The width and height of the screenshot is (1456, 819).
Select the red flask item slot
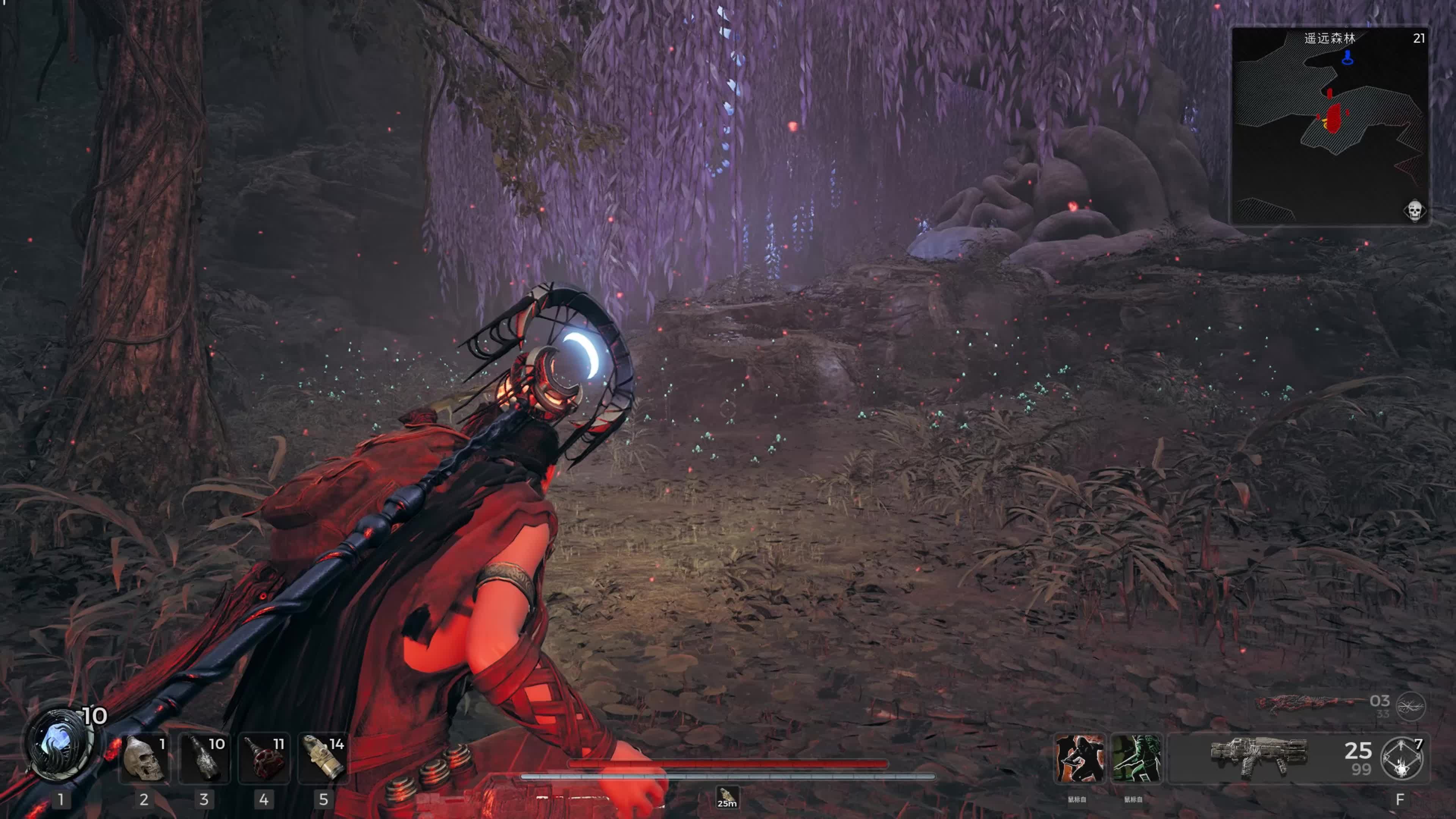point(264,758)
